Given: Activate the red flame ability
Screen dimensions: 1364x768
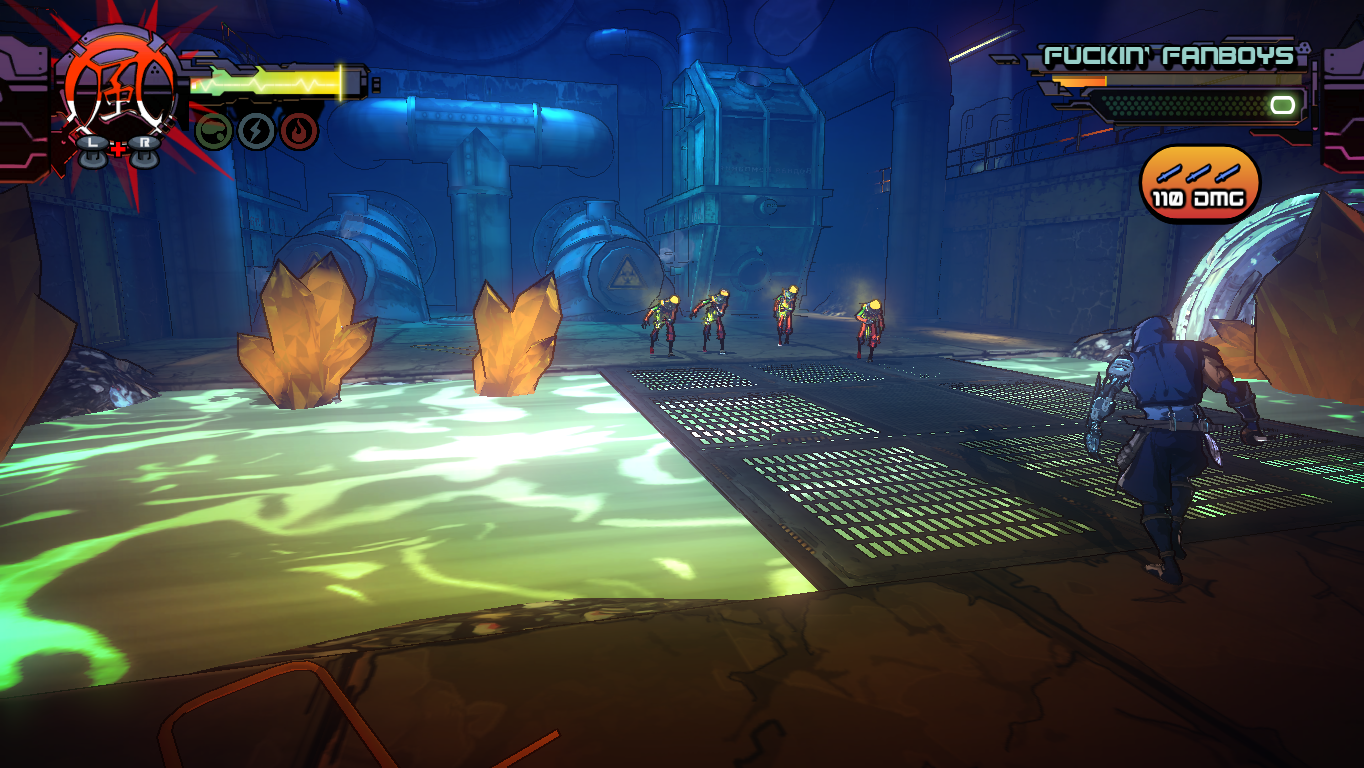Looking at the screenshot, I should pos(299,131).
